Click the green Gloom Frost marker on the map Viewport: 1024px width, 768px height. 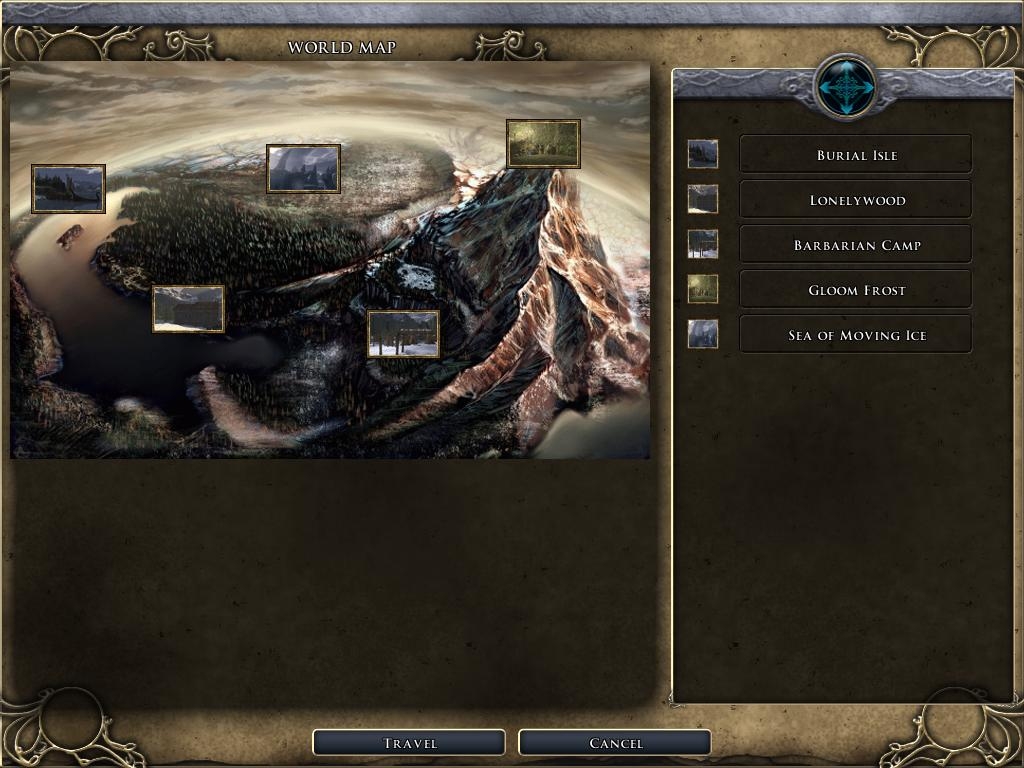tap(543, 144)
